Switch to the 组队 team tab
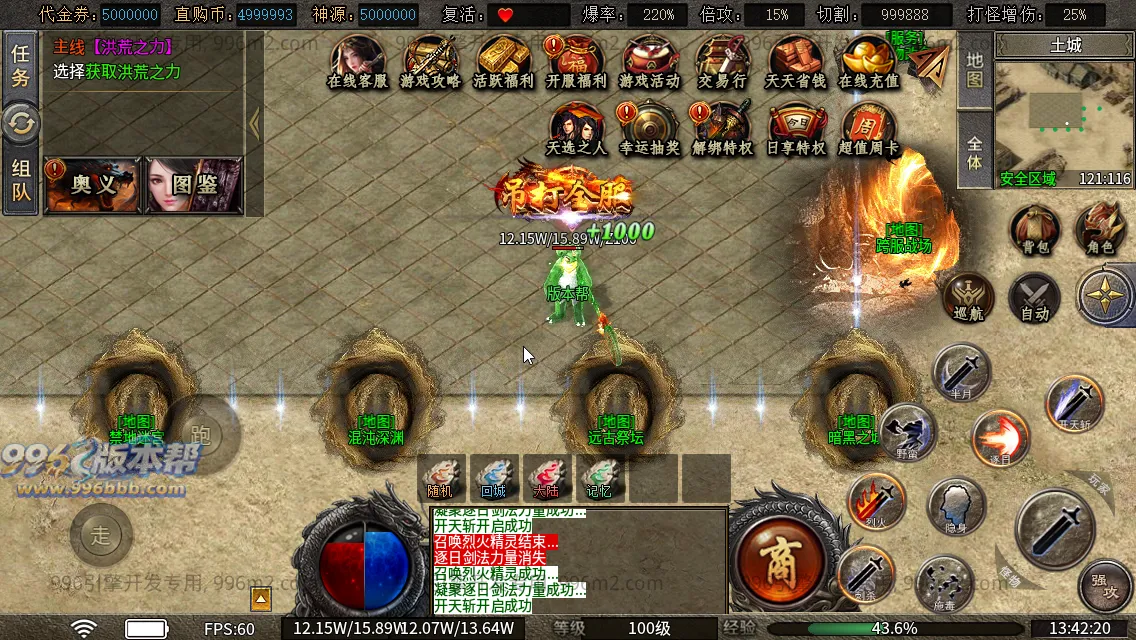Viewport: 1136px width, 640px height. coord(20,181)
